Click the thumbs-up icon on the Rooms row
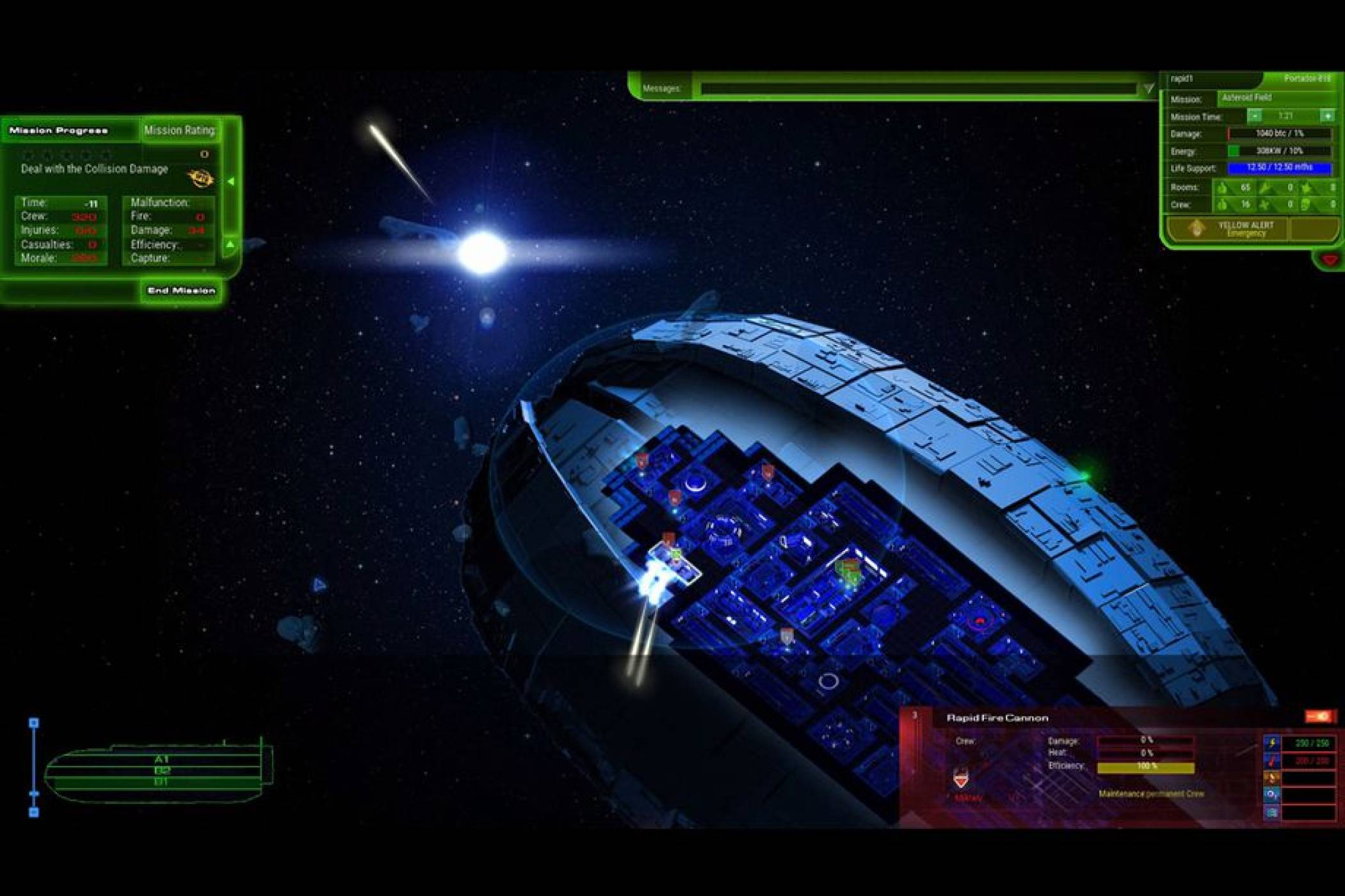 pyautogui.click(x=1223, y=188)
